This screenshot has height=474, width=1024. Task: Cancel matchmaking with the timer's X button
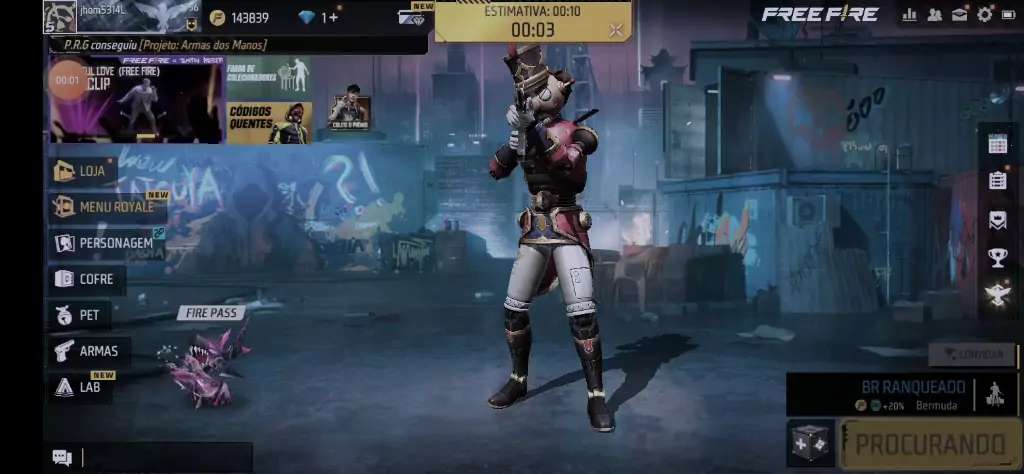pos(616,30)
